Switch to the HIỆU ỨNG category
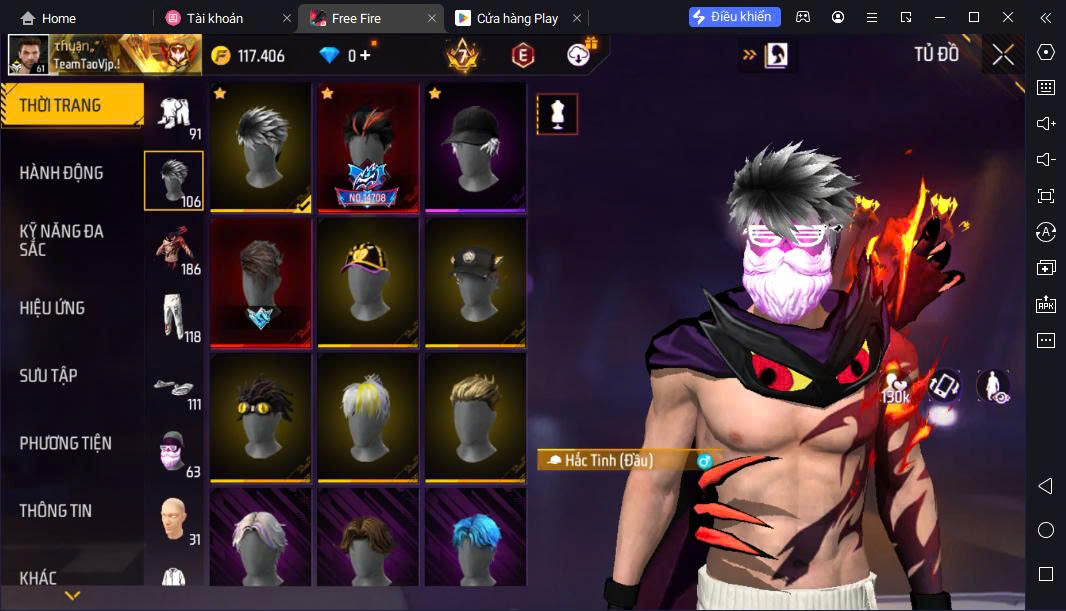The image size is (1066, 611). 52,308
